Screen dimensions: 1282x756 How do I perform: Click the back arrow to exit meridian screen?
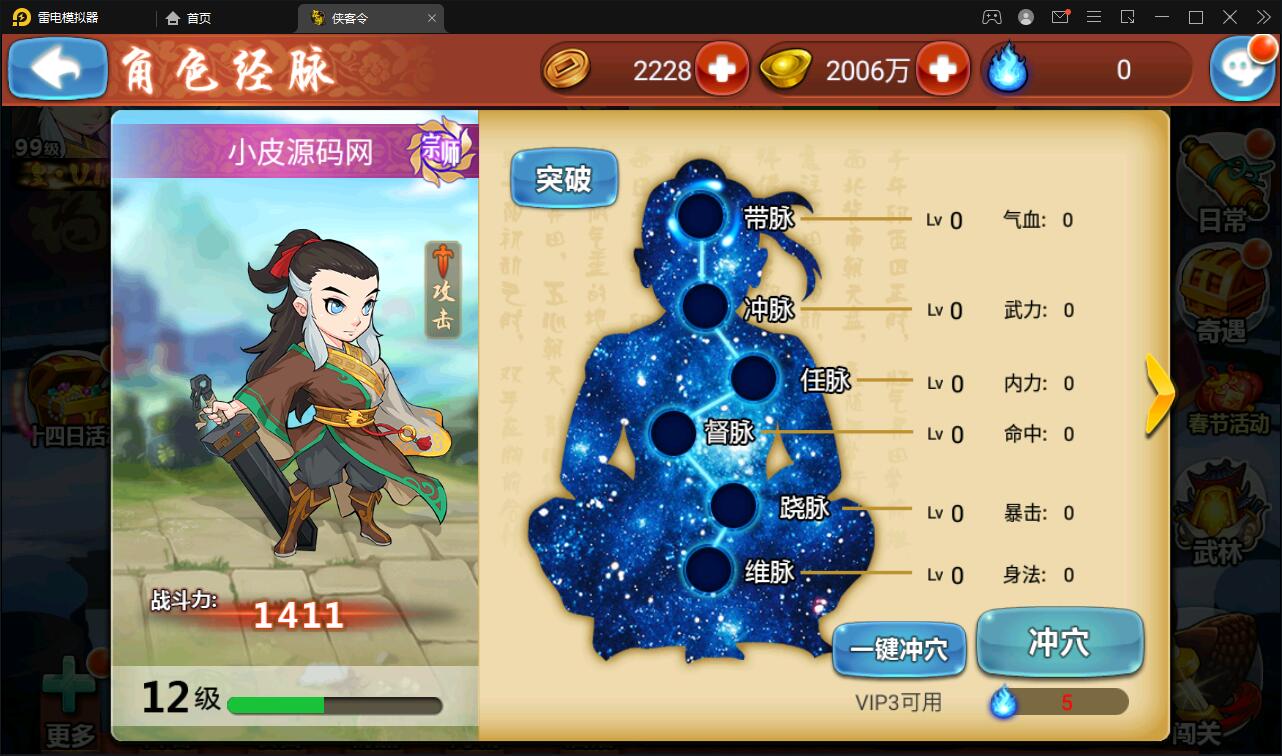56,69
